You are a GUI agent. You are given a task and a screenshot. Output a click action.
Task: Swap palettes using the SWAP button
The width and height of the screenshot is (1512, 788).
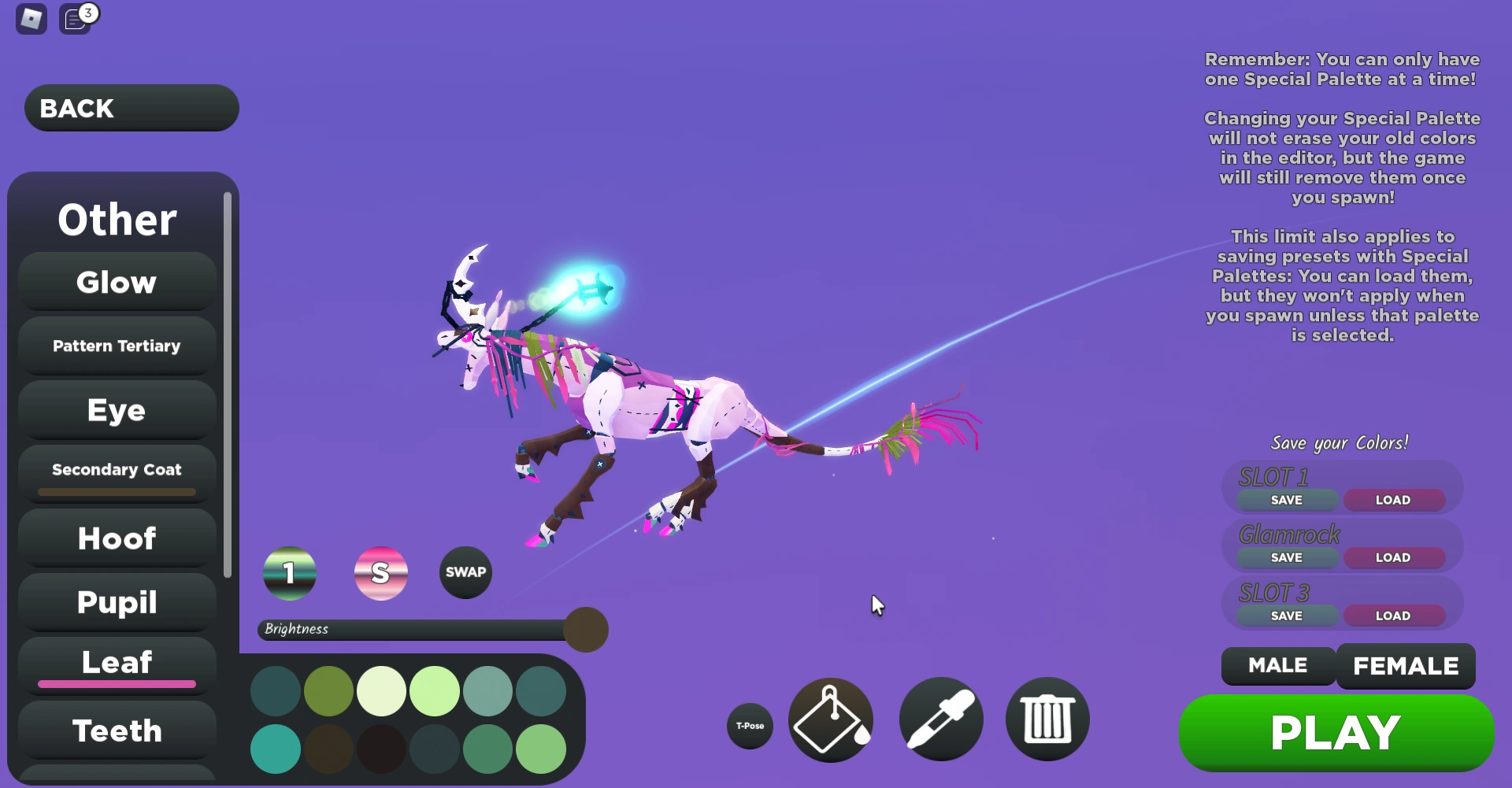(465, 572)
